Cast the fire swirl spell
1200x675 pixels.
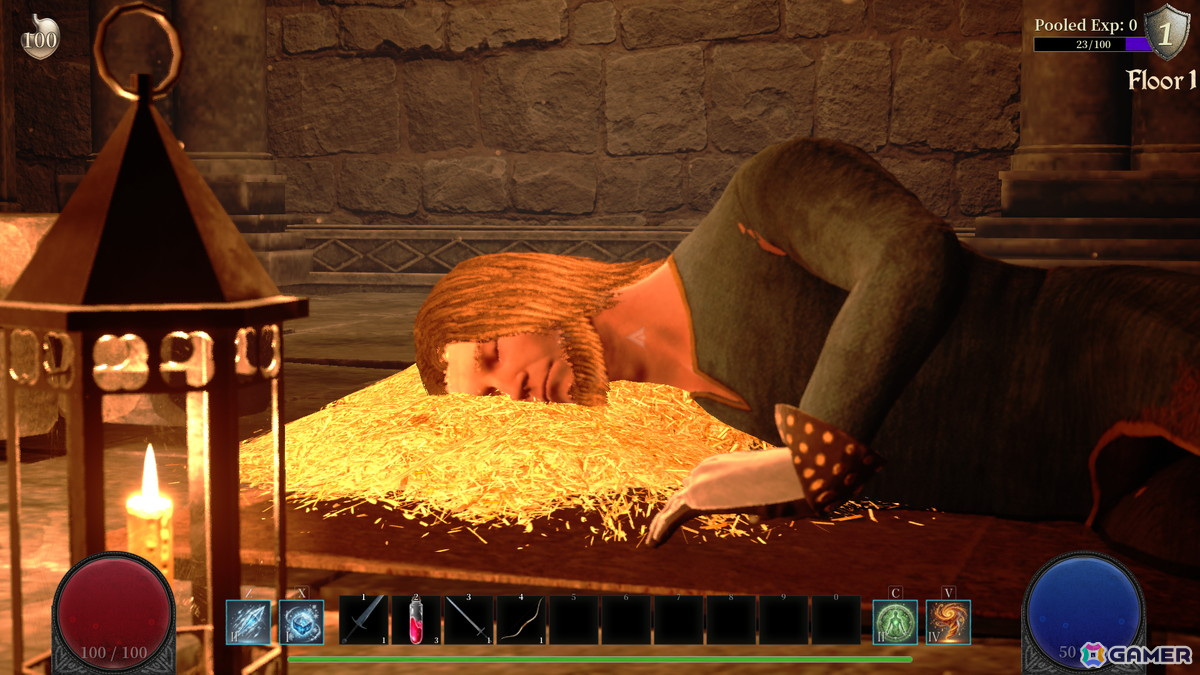pyautogui.click(x=947, y=622)
